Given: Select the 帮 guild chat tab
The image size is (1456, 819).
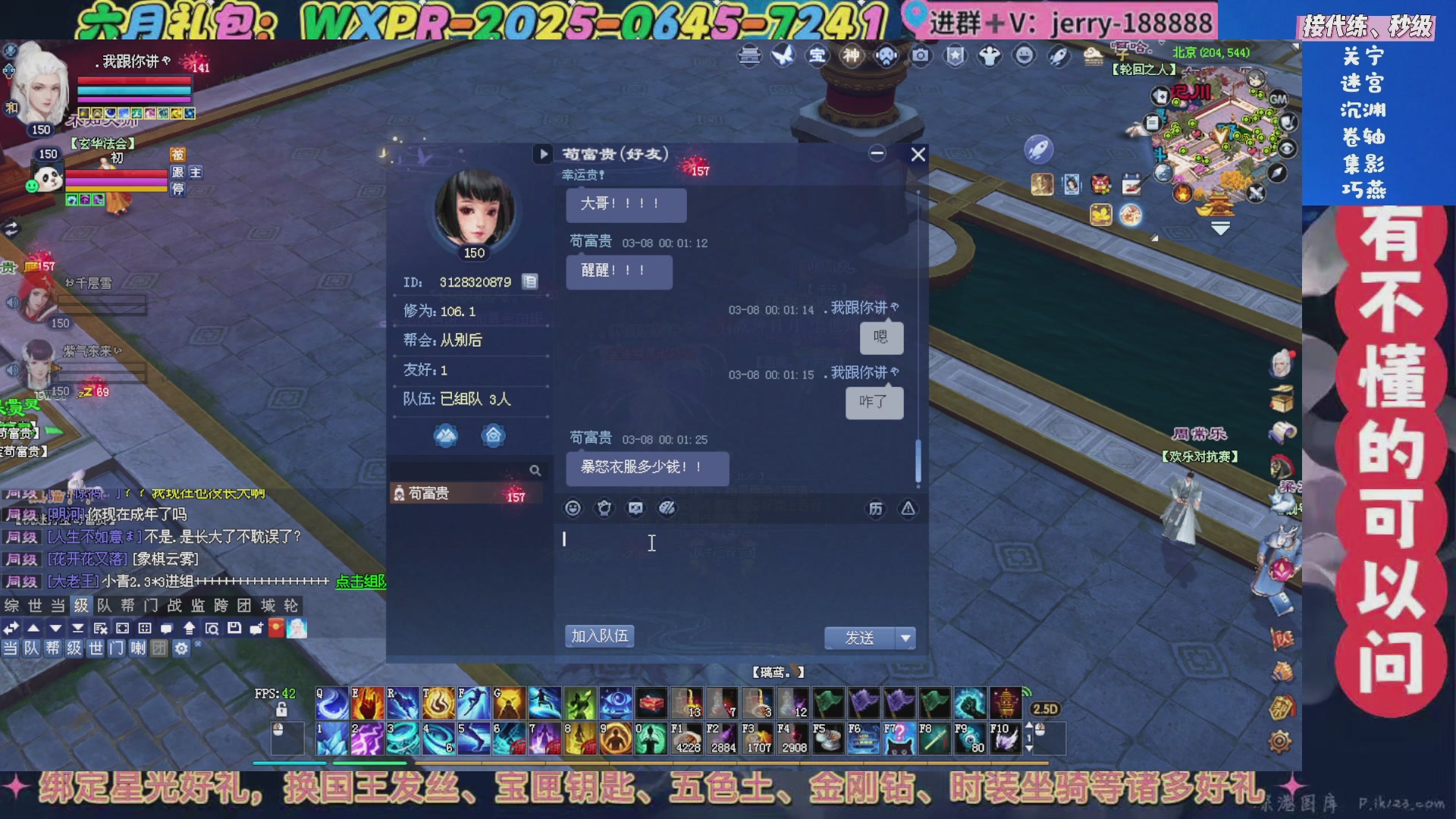Looking at the screenshot, I should [x=127, y=605].
